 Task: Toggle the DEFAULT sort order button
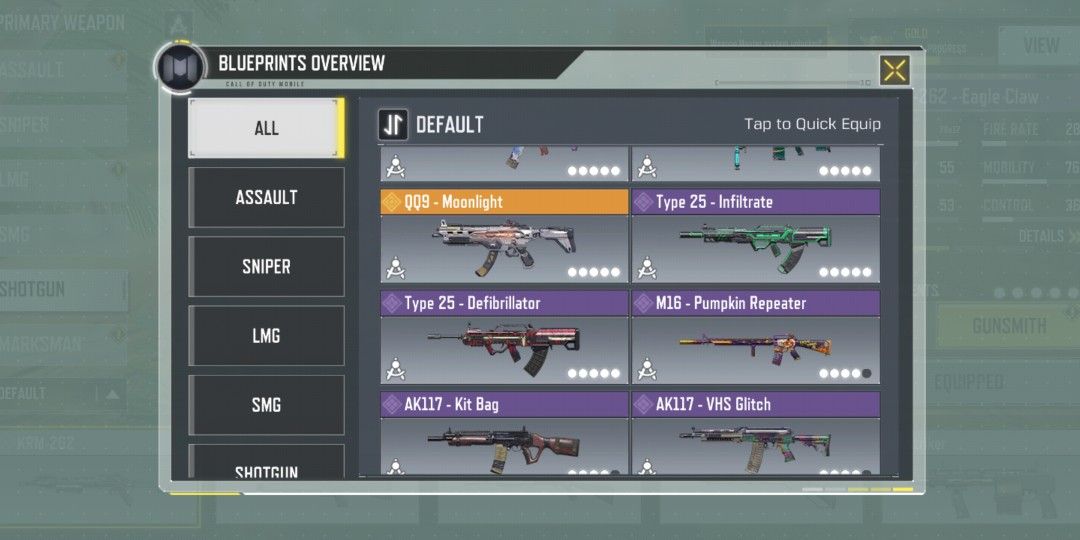tap(392, 125)
